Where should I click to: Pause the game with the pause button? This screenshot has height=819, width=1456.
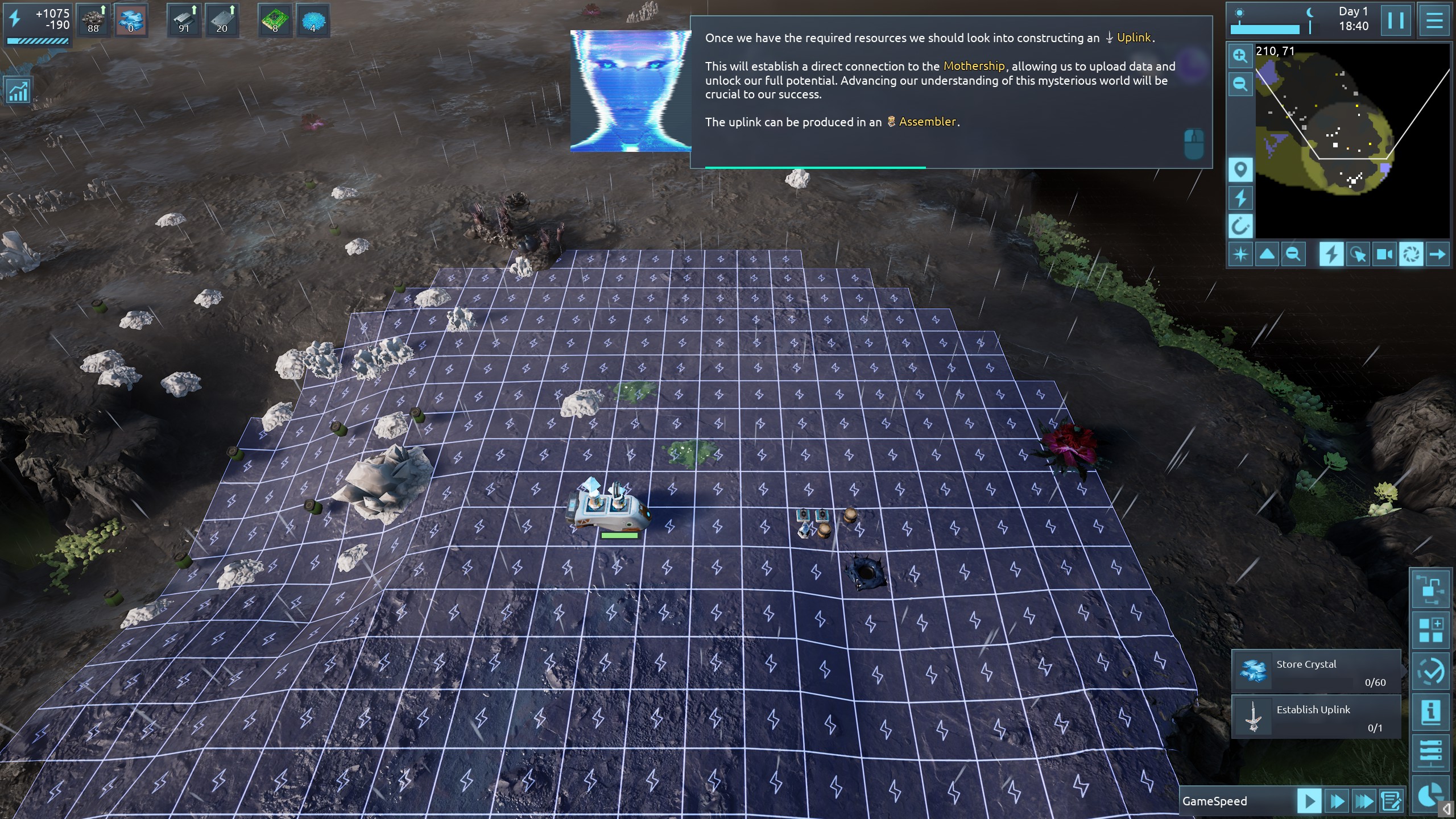click(1396, 21)
